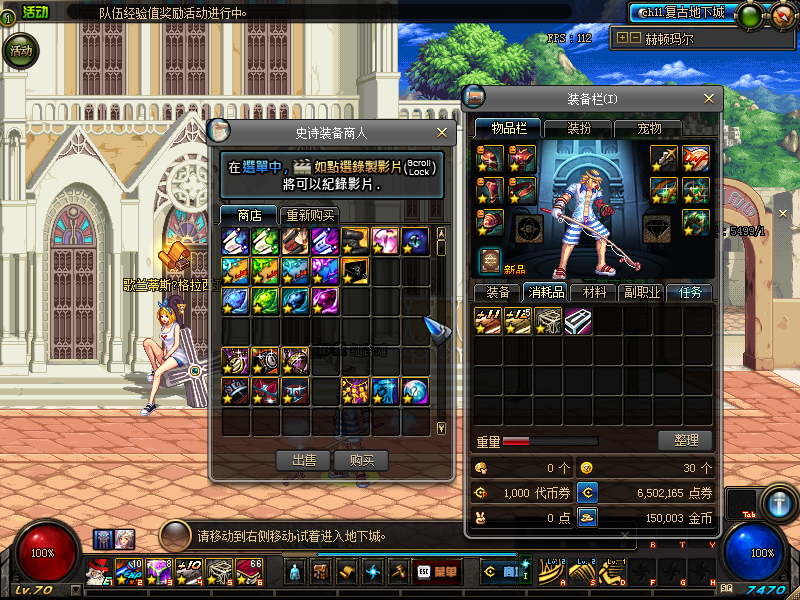Switch to the 重新购买 buyback tab
The image size is (800, 600).
point(310,215)
